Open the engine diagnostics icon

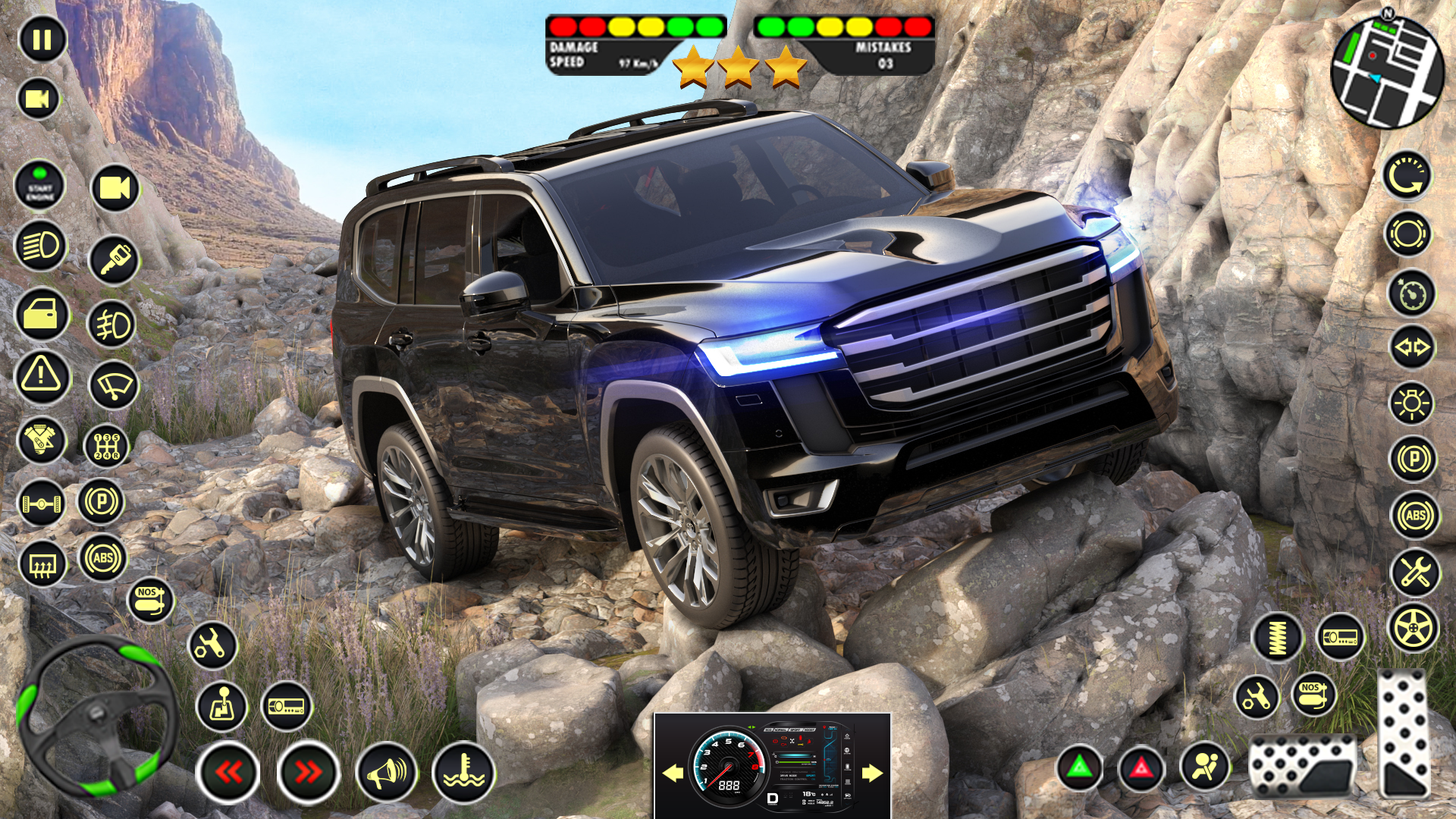43,440
